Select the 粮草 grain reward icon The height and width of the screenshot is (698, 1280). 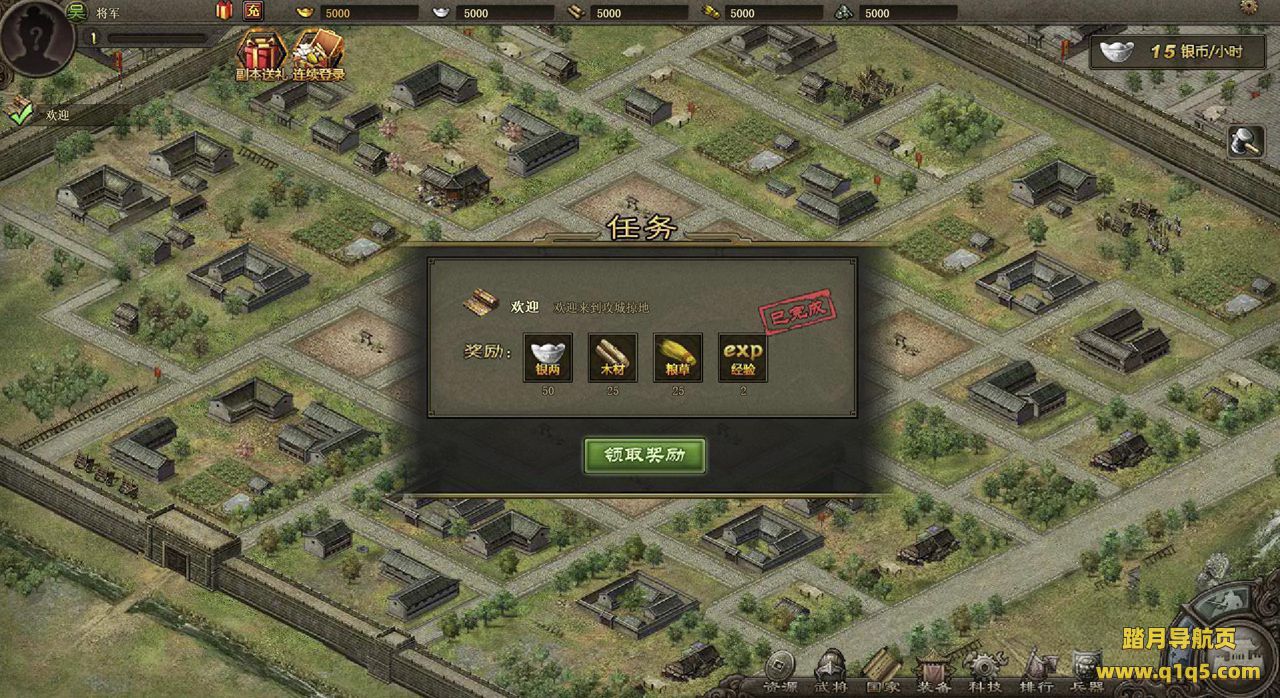coord(677,358)
